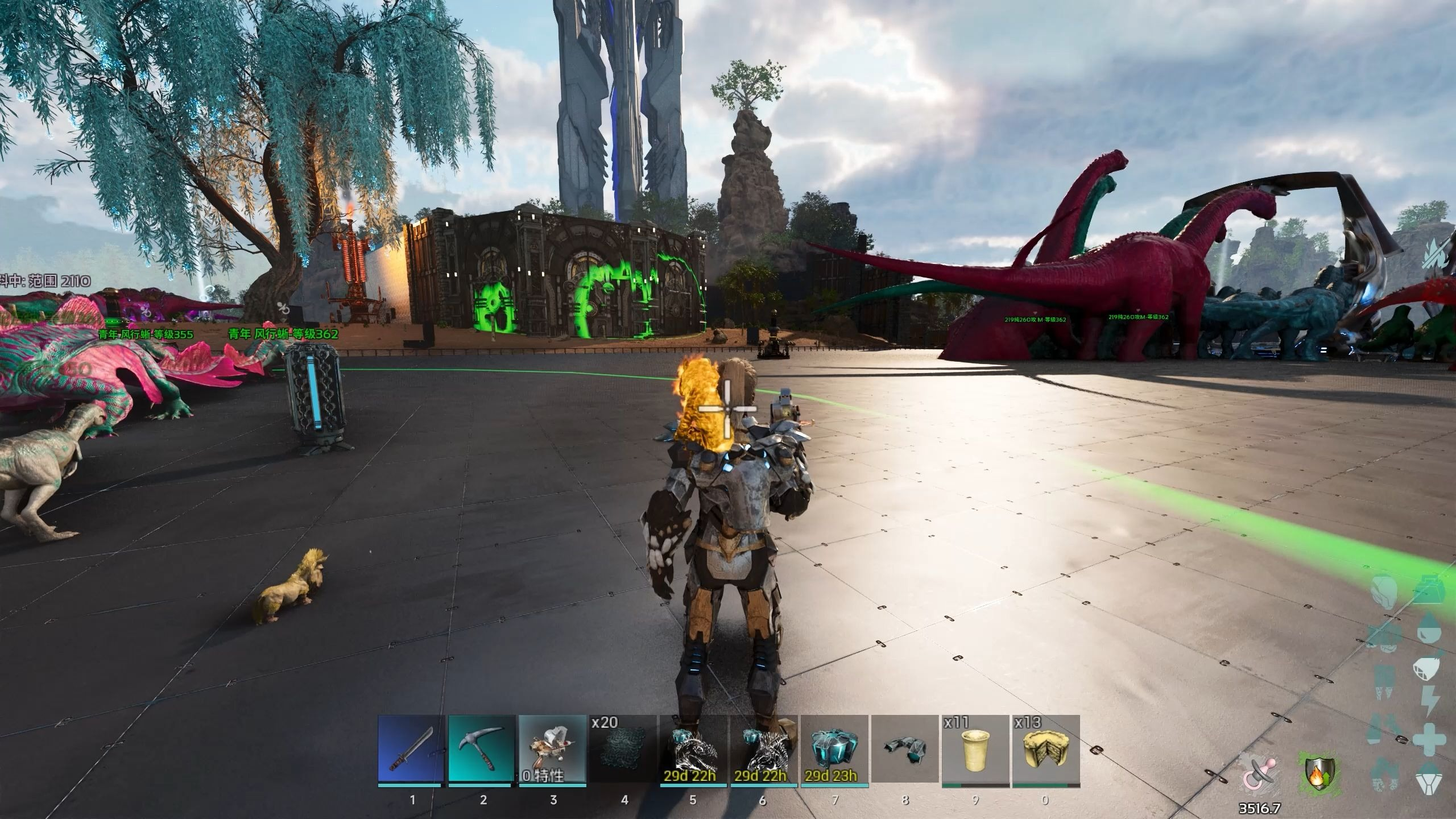Pick the 29d 23h cryopod slot
The height and width of the screenshot is (819, 1456).
tap(834, 749)
